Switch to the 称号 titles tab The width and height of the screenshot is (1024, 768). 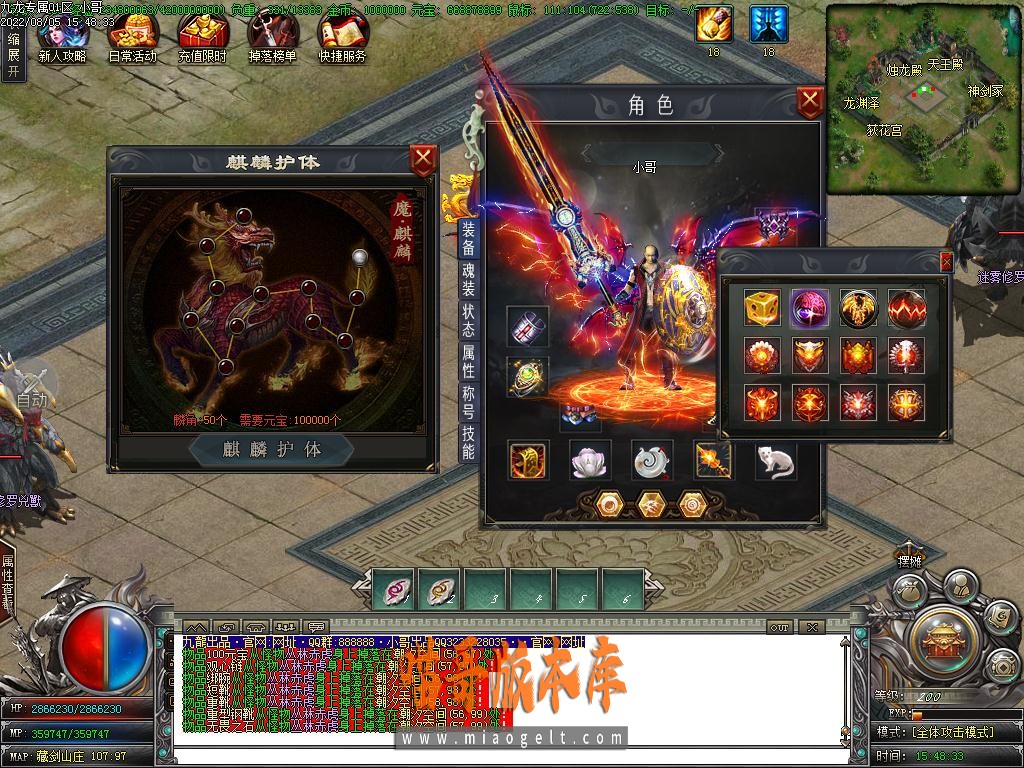(x=468, y=400)
